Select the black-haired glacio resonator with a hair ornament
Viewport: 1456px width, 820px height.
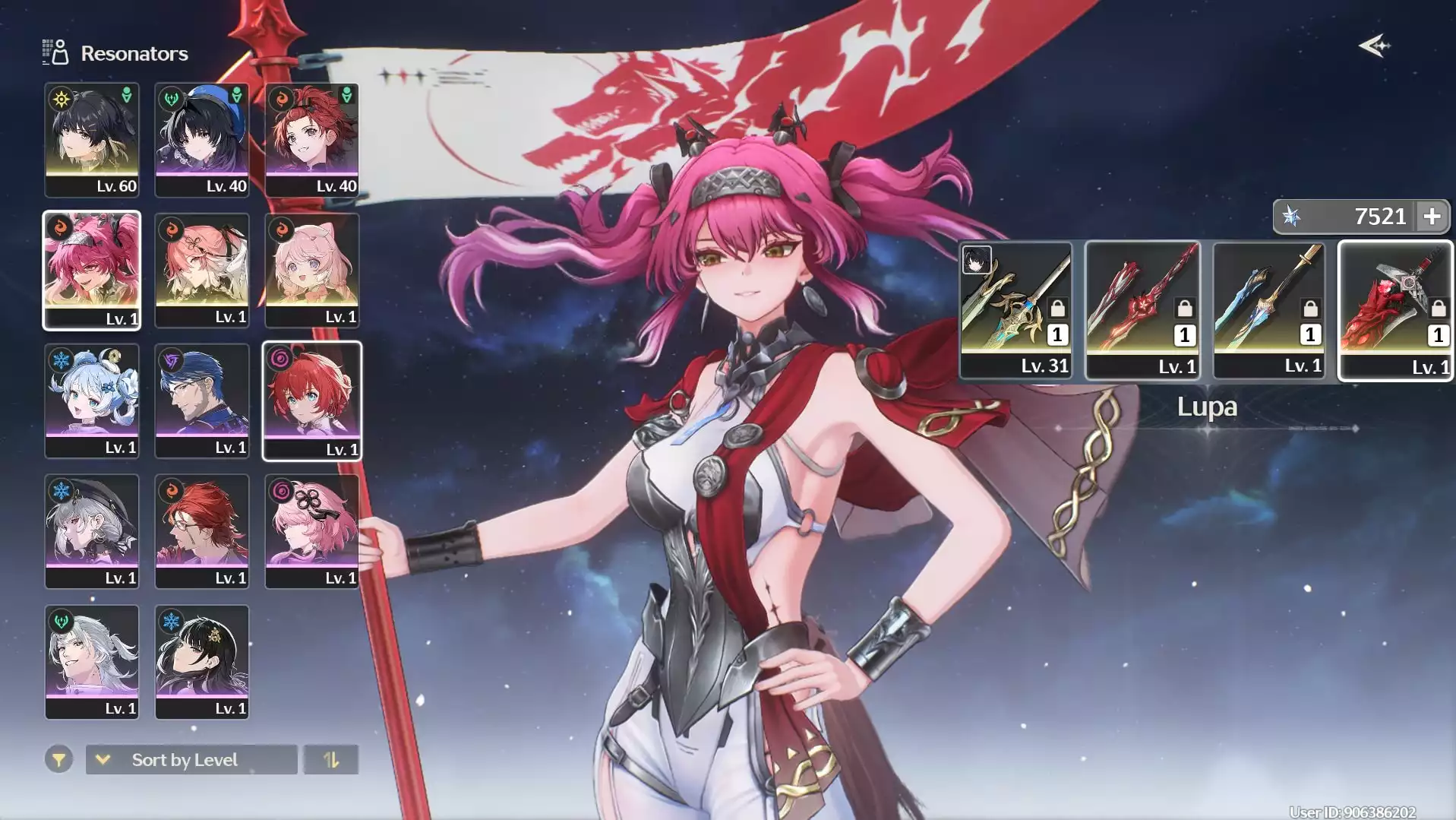point(202,662)
